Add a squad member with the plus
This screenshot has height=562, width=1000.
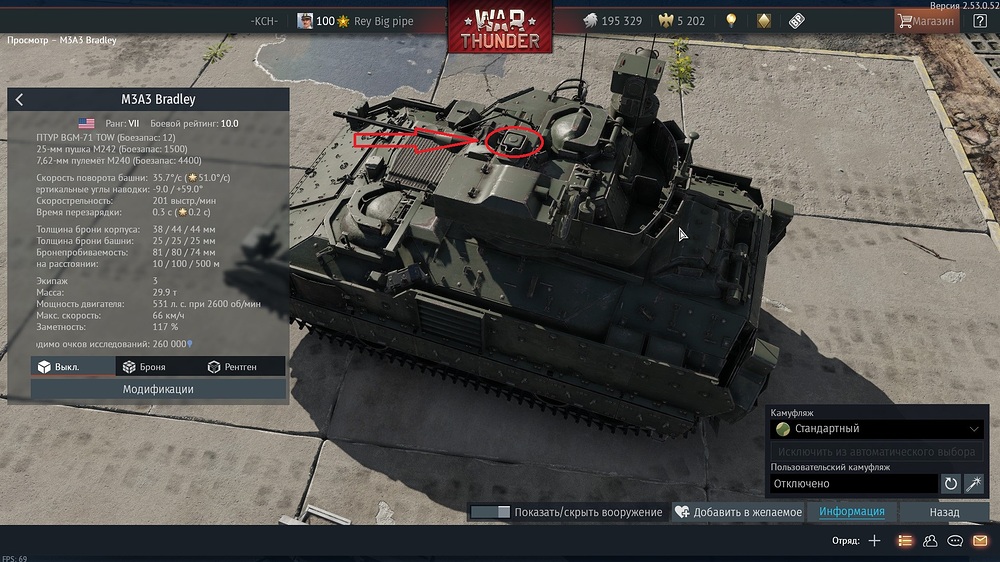[874, 541]
